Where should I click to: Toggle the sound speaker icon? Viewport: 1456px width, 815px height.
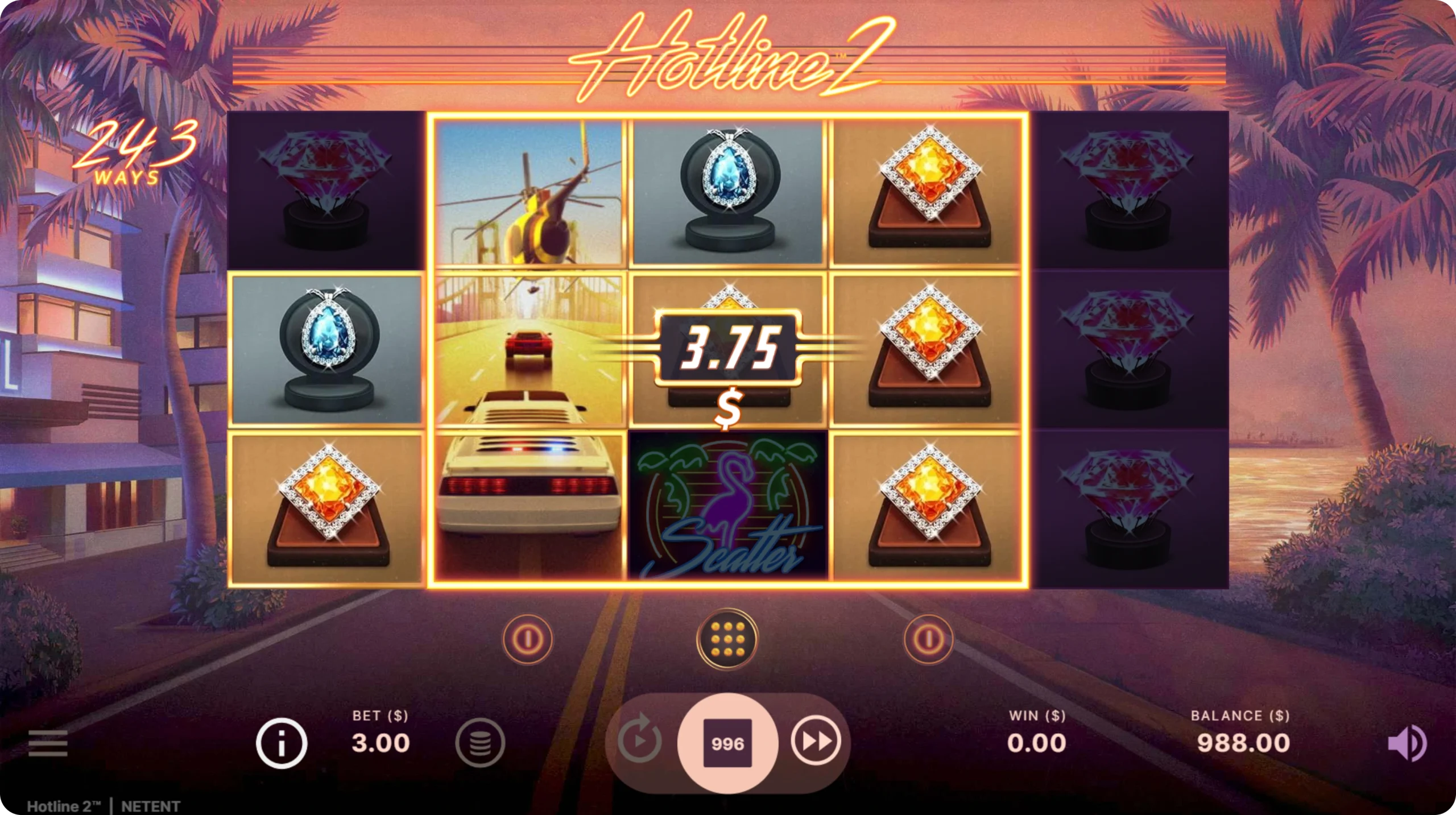coord(1407,743)
